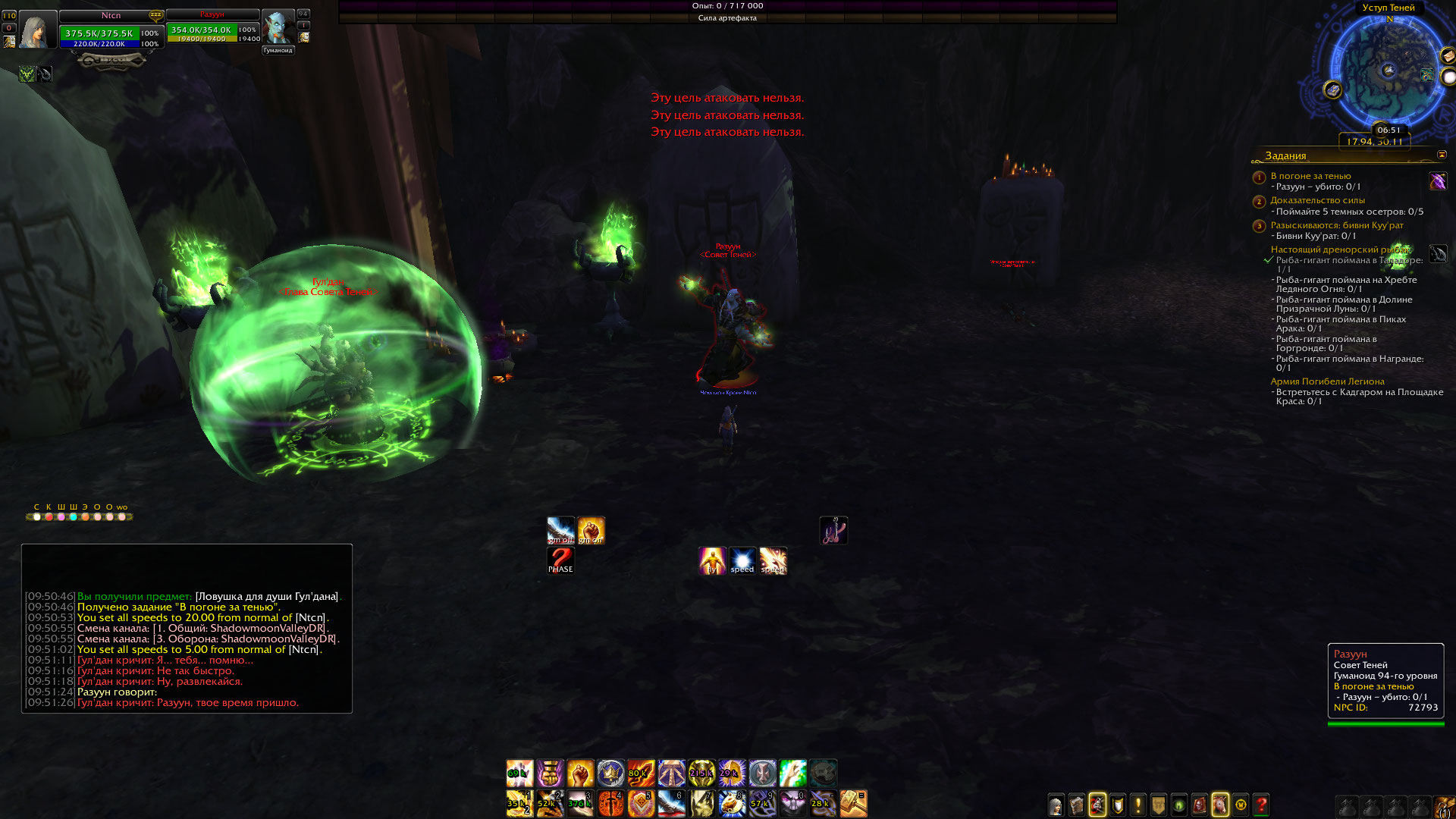Use the dark sword ability on slot 4
The width and height of the screenshot is (1456, 819).
click(610, 803)
